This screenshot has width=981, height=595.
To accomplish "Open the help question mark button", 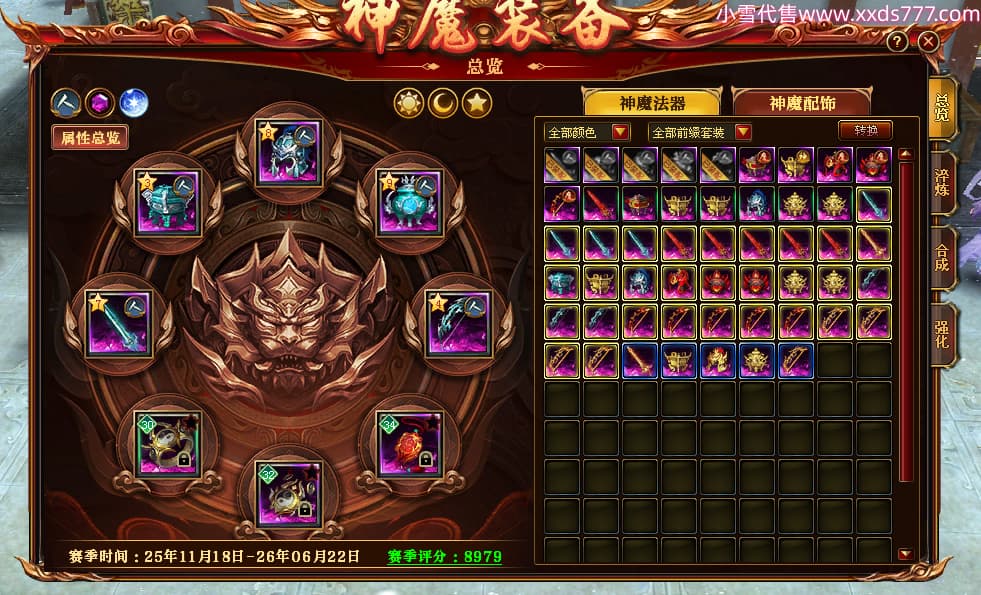I will coord(898,41).
